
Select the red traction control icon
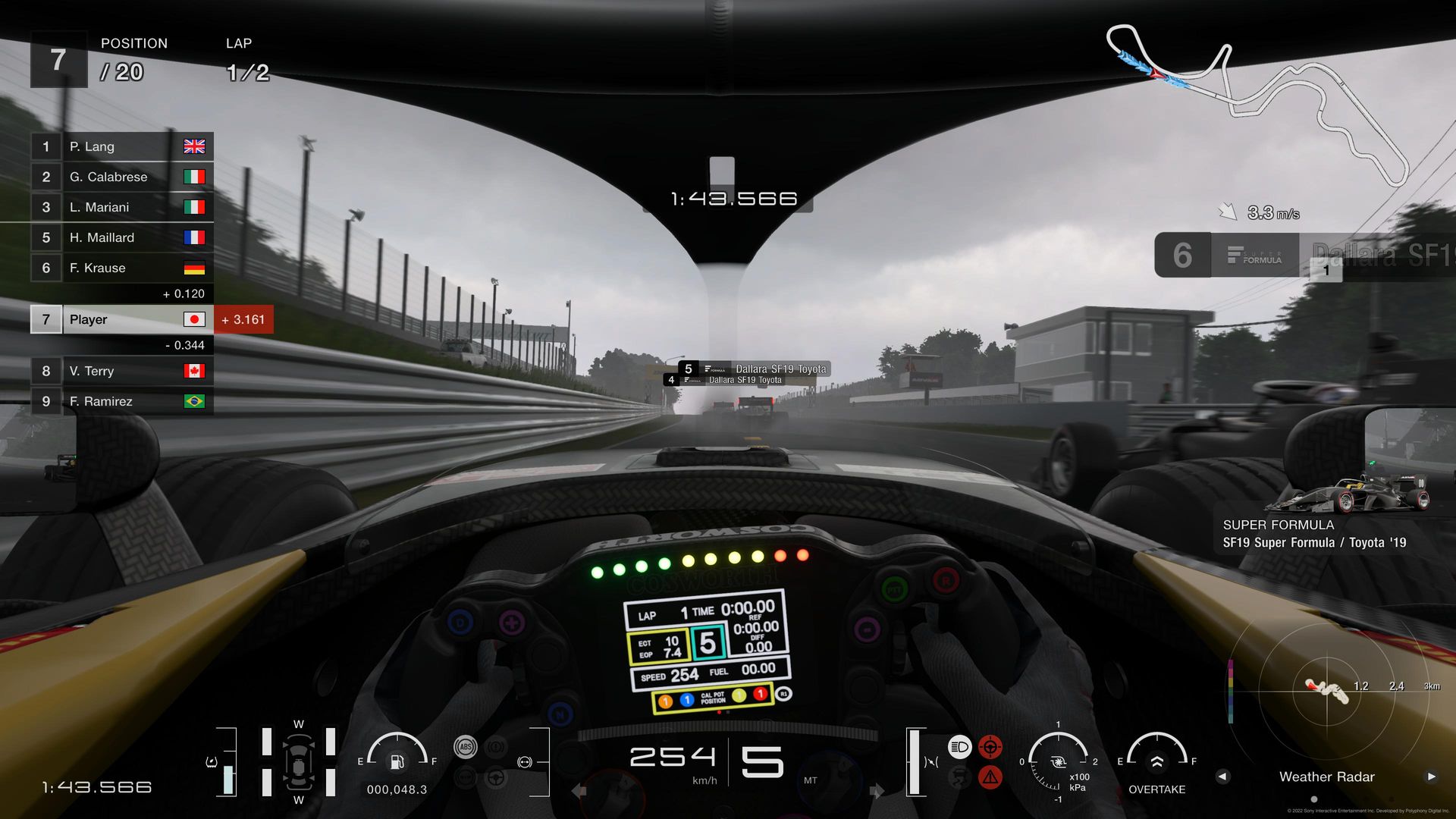tap(990, 747)
